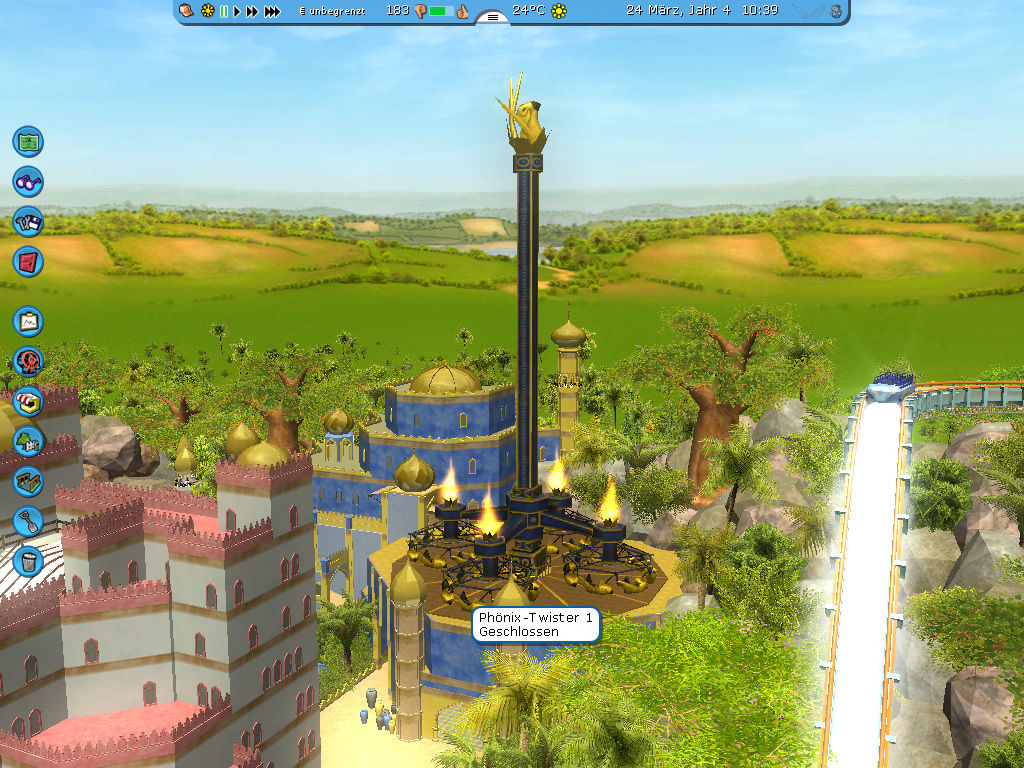Screen dimensions: 1024x768
Task: Open the tree and fence scenery menu
Action: coord(28,441)
